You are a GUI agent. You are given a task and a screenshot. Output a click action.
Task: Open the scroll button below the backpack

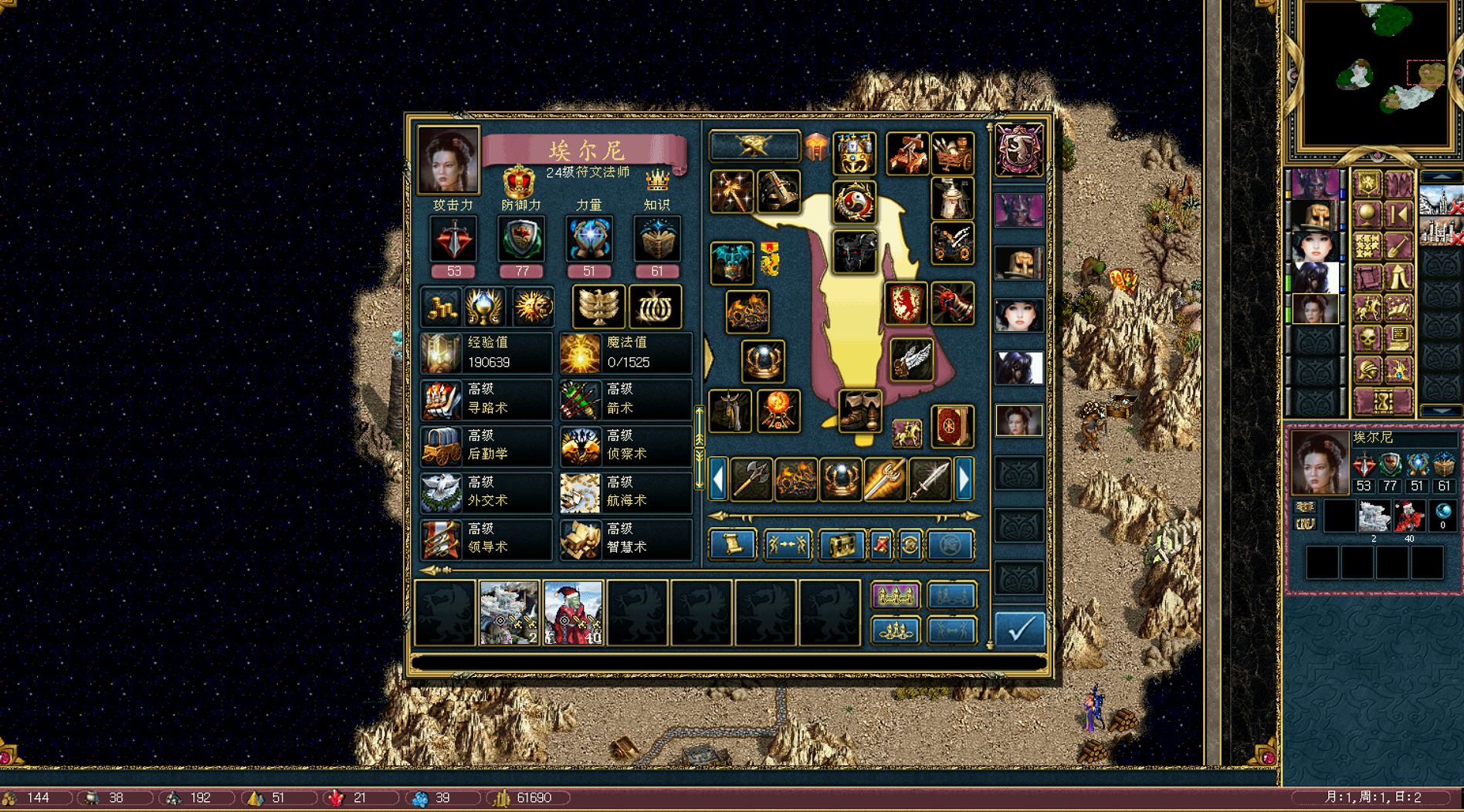click(x=731, y=545)
